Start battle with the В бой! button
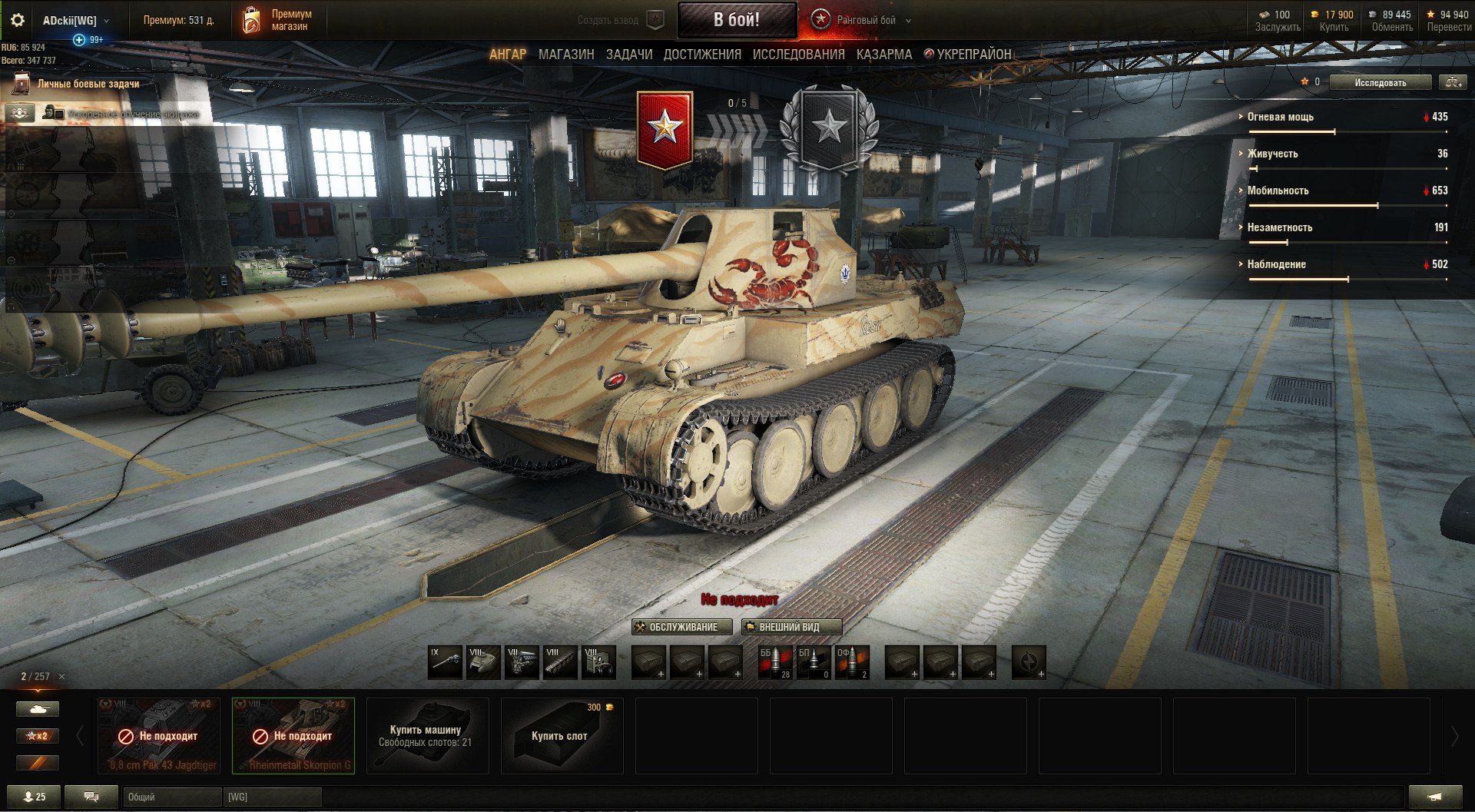 [736, 20]
